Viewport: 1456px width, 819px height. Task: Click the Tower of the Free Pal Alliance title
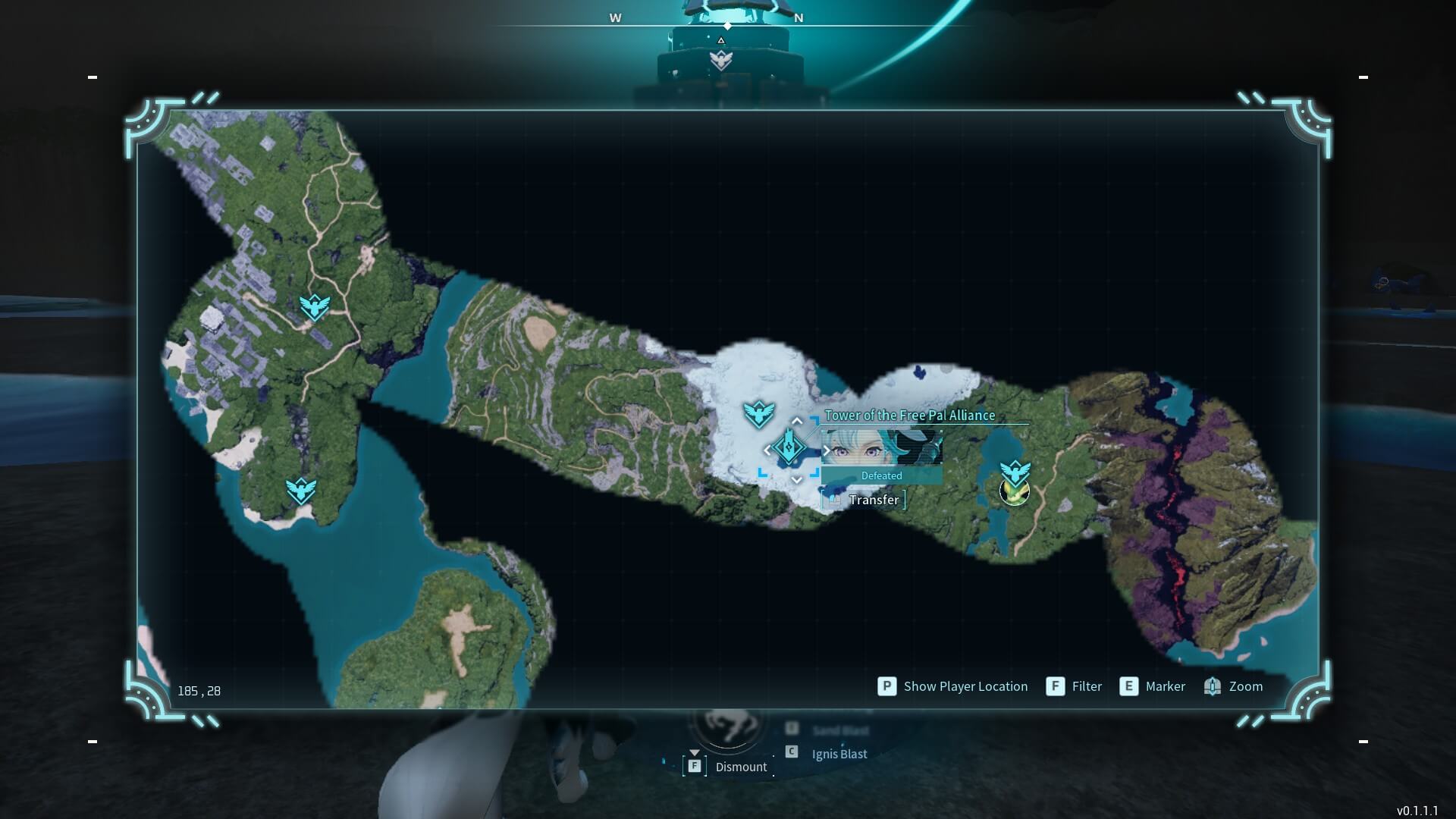(x=909, y=416)
